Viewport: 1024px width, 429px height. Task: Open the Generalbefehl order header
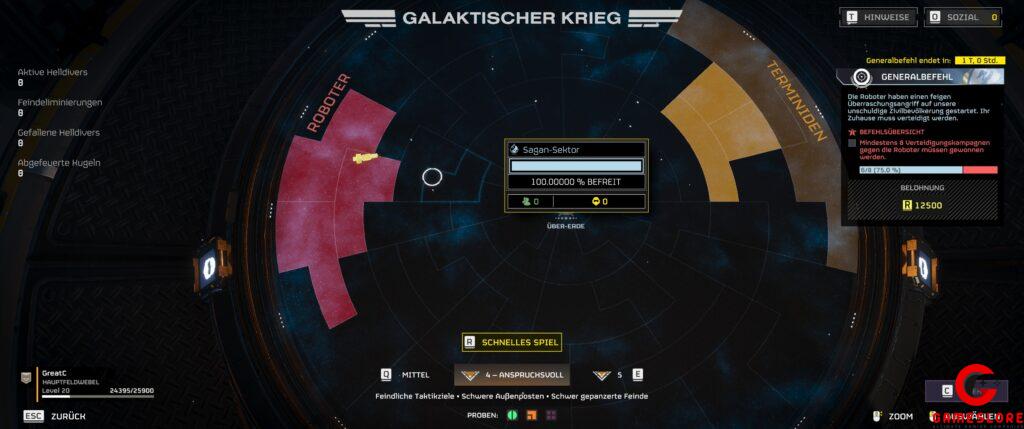pos(918,77)
